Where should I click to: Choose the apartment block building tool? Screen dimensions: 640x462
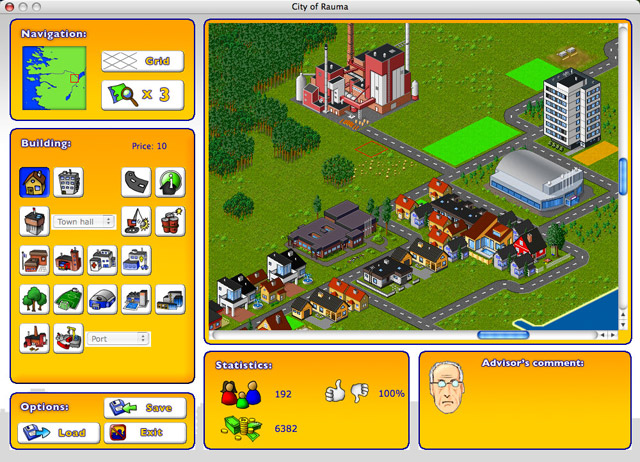(68, 181)
